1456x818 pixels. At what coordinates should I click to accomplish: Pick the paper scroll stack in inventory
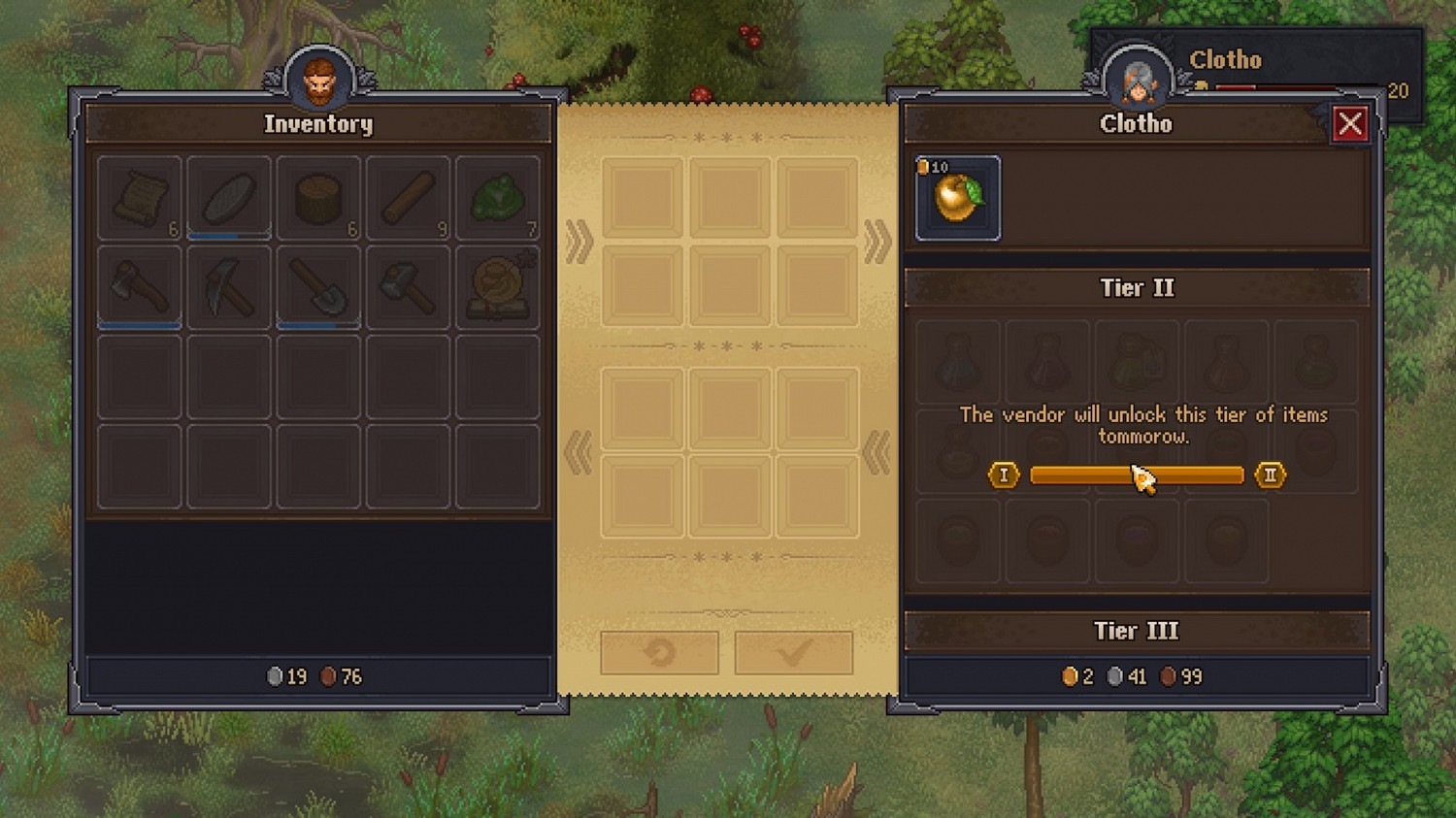140,198
